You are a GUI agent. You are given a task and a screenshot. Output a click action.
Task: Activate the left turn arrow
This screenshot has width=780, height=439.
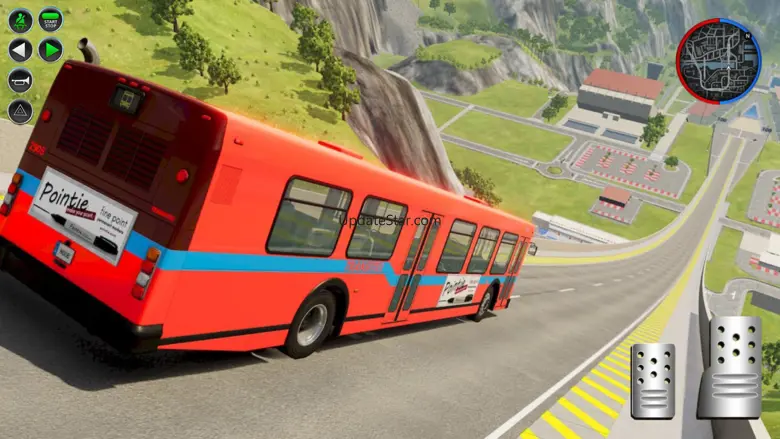[20, 50]
